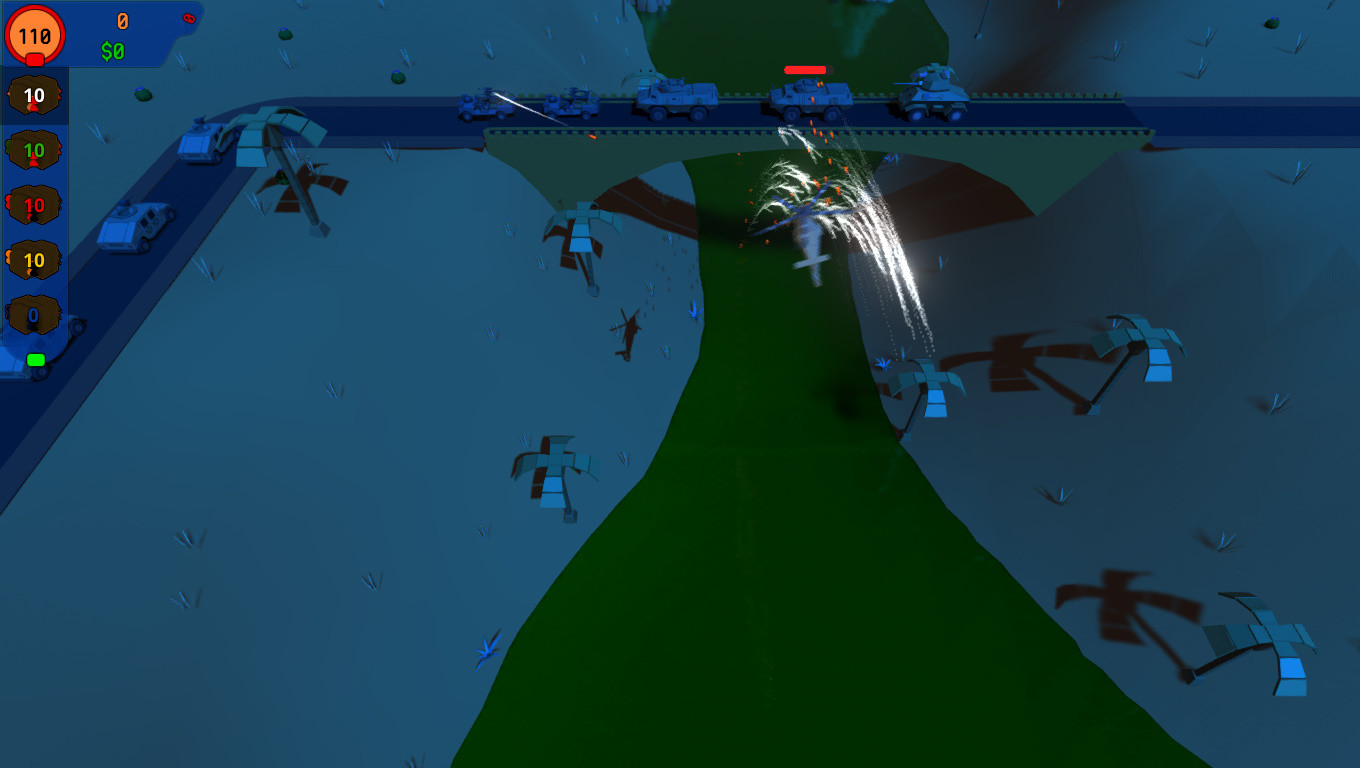1360x768 pixels.
Task: Click the truck driving on the left road
Action: (x=135, y=227)
